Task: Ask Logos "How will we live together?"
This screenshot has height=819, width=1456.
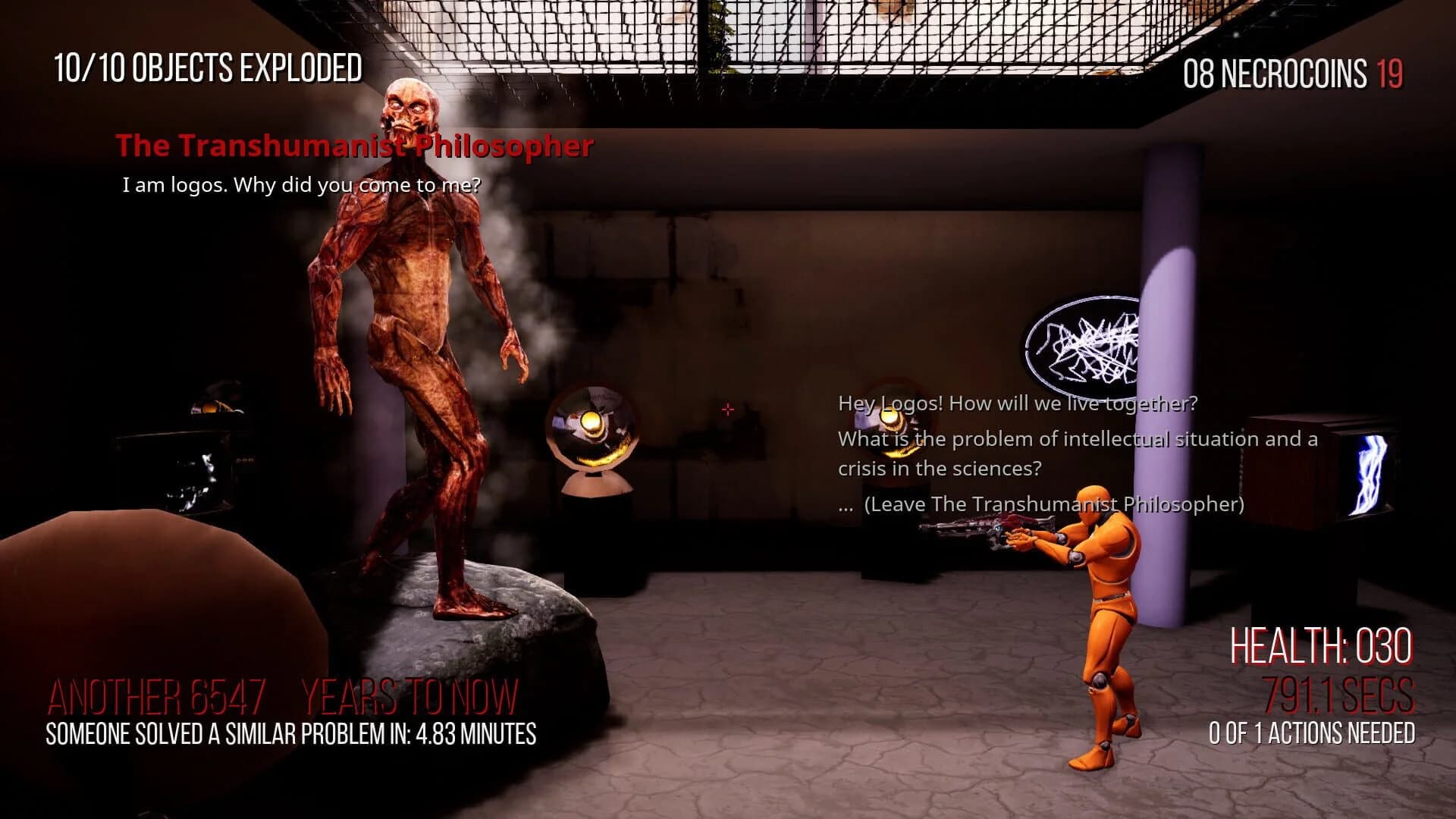Action: tap(1017, 403)
